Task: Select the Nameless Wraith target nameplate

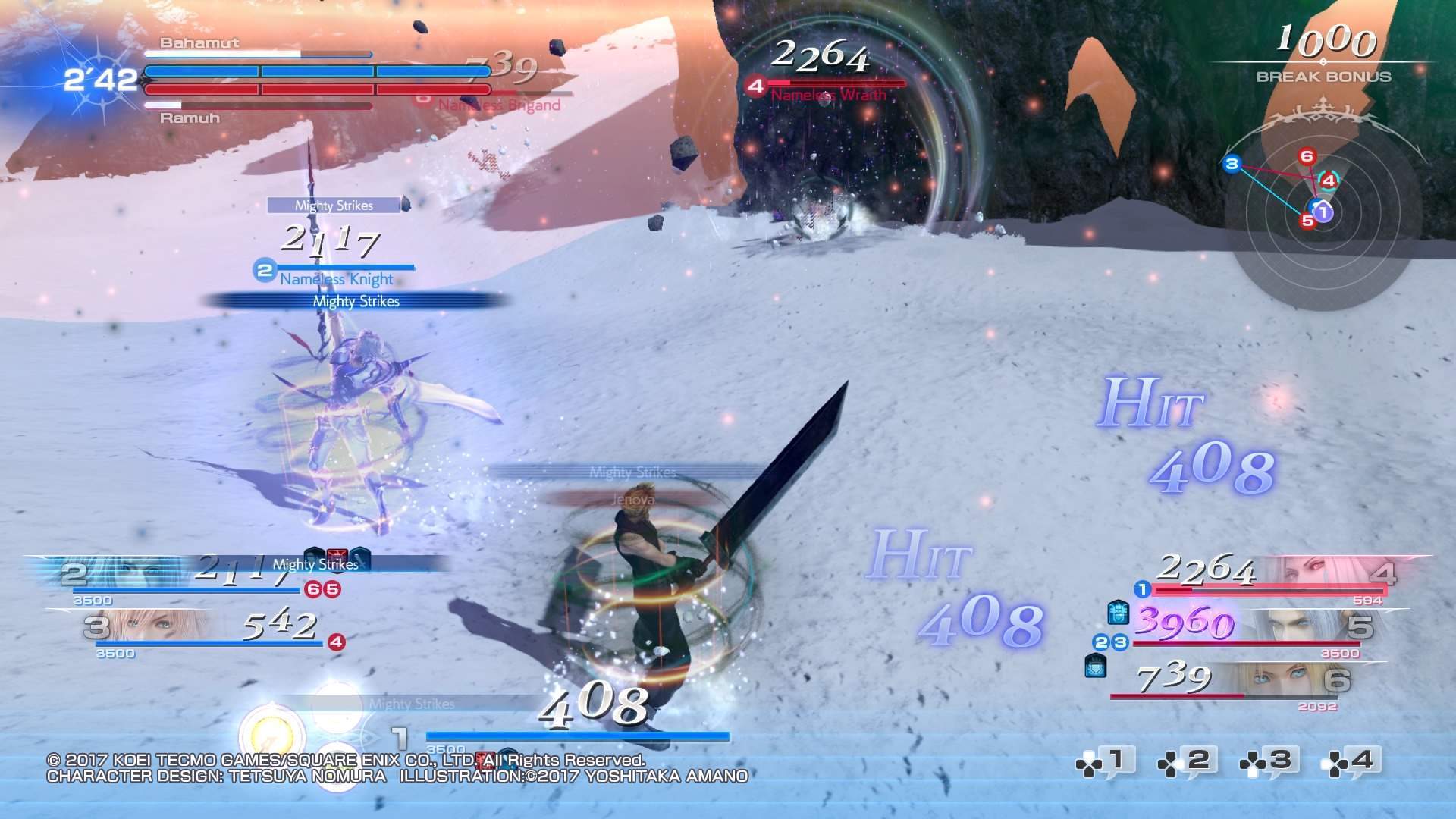Action: tap(828, 95)
